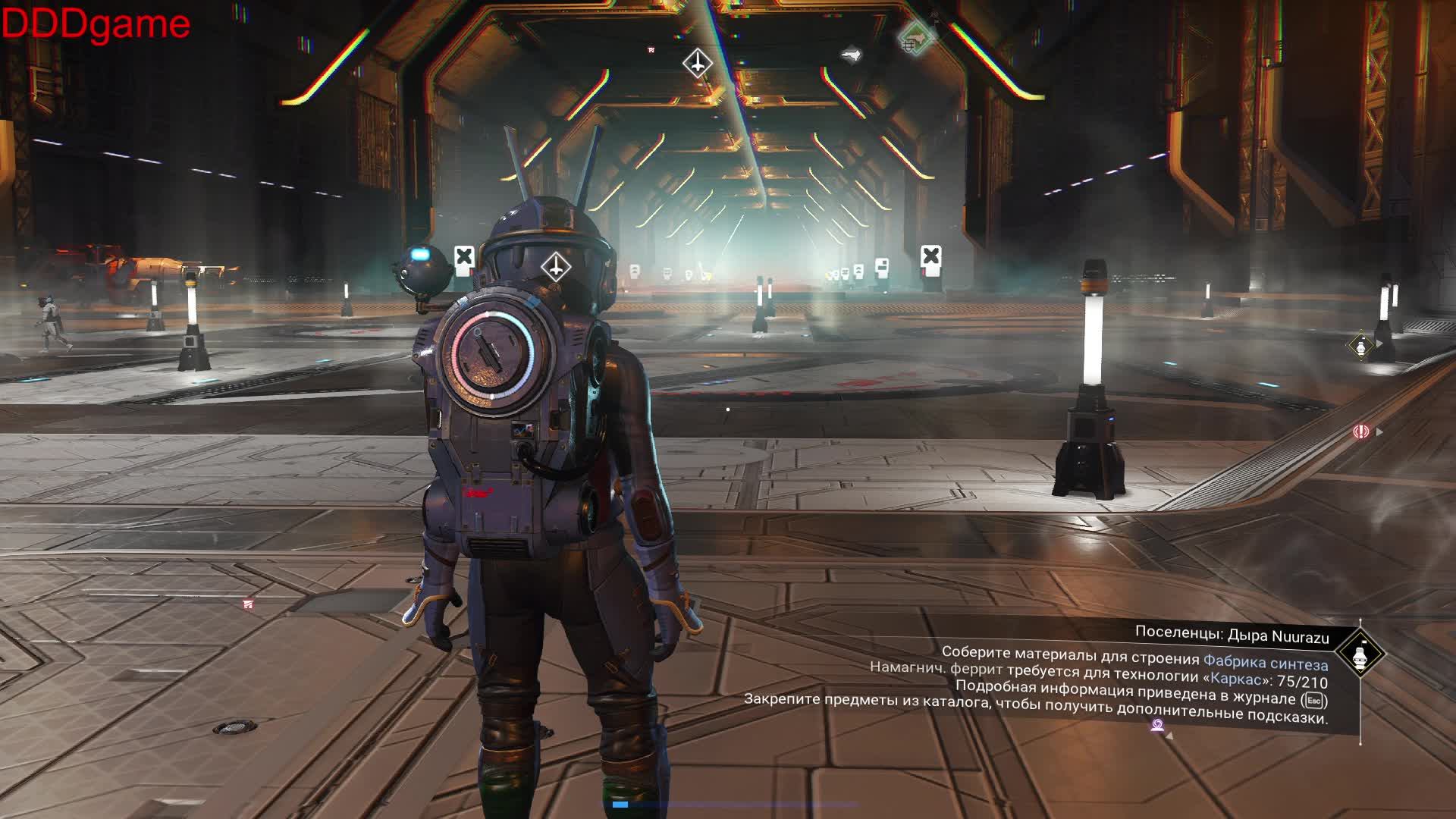
Task: Click the yellow settlement waypoint marker
Action: click(1362, 346)
